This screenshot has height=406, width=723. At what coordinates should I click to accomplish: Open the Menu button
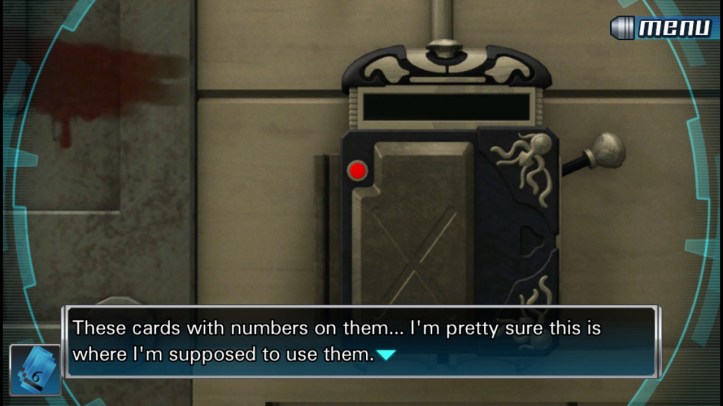(x=664, y=27)
